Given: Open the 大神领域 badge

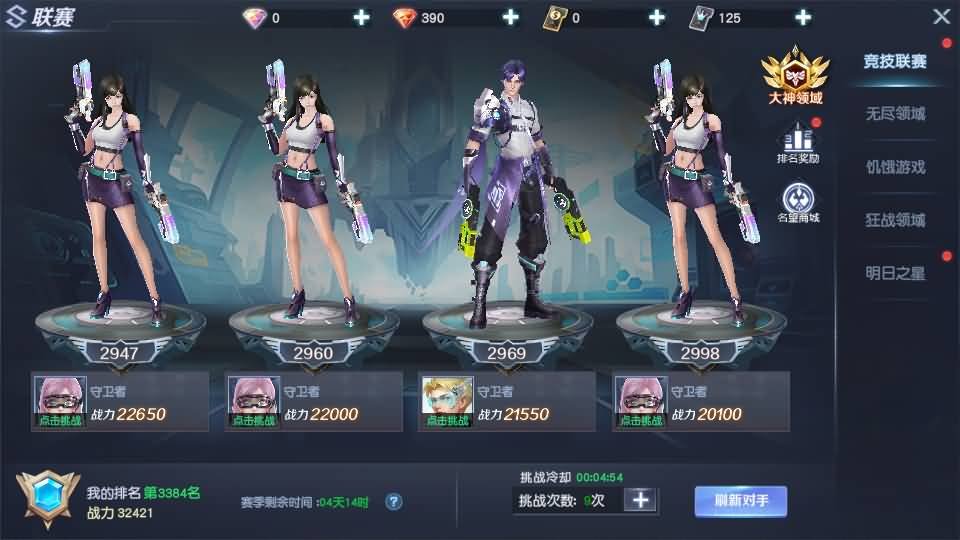Looking at the screenshot, I should click(796, 76).
